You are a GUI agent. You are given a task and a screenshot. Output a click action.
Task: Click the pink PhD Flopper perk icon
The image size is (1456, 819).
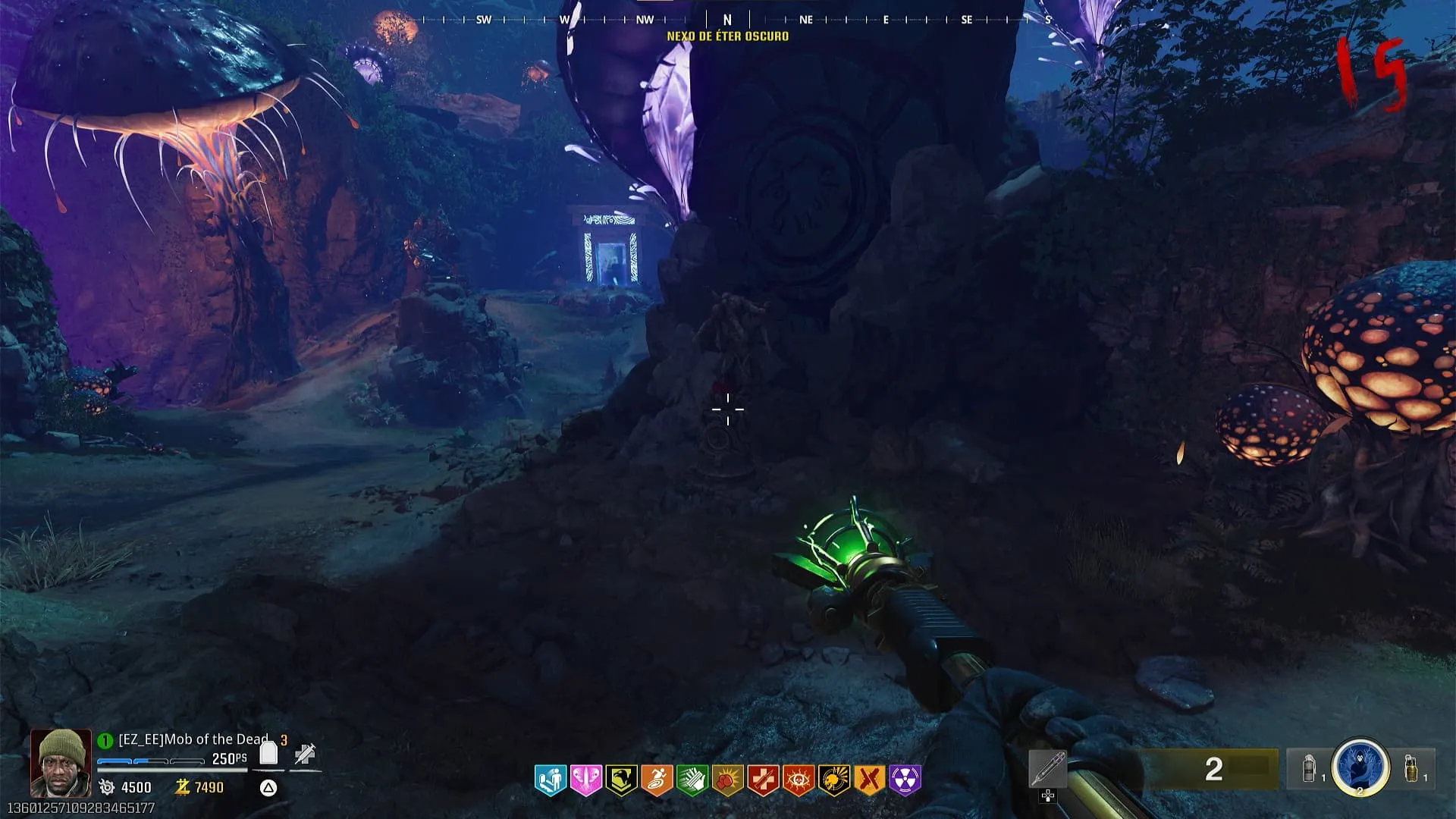(585, 780)
